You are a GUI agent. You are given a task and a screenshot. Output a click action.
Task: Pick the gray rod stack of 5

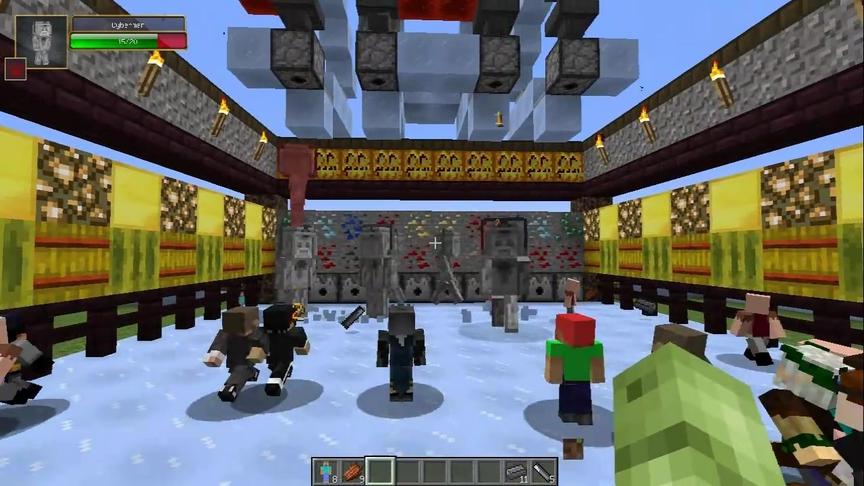pos(542,470)
